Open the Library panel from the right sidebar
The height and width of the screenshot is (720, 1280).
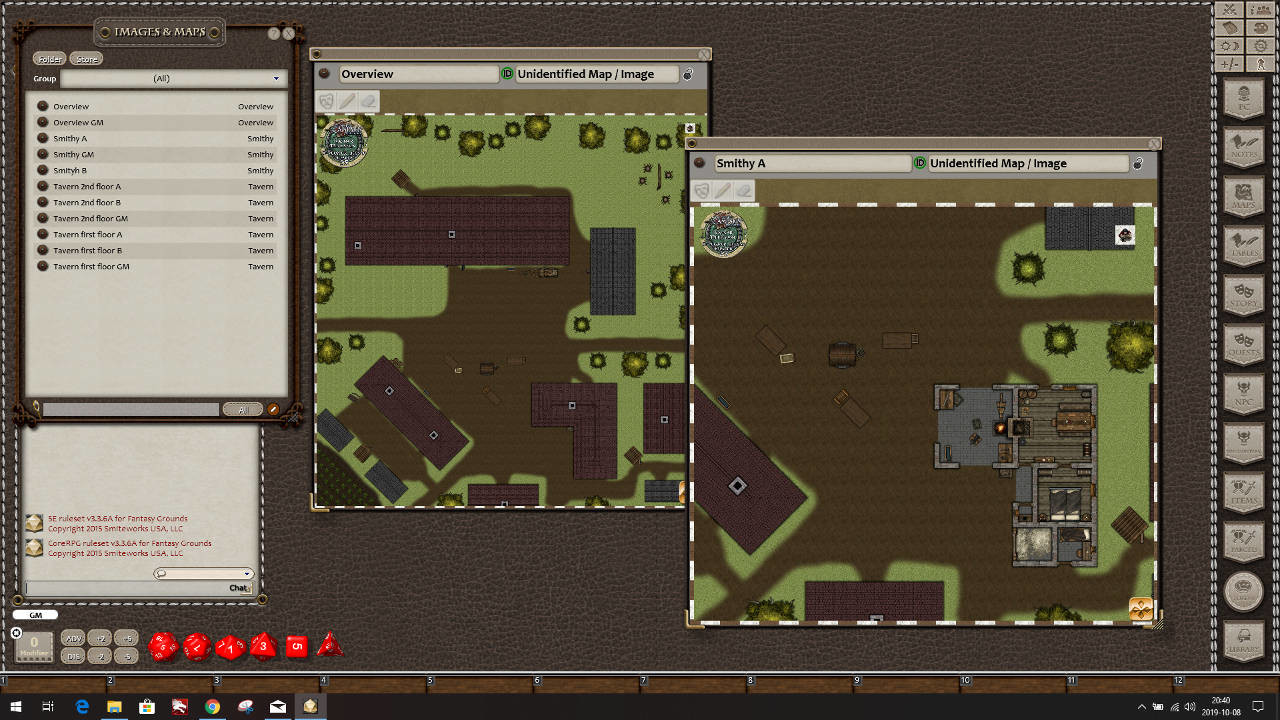coord(1245,640)
